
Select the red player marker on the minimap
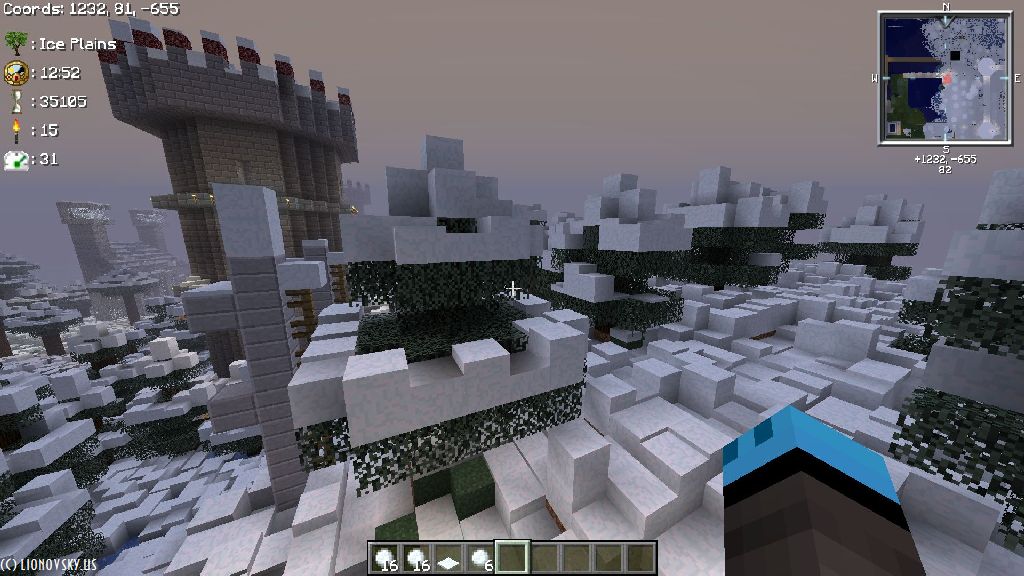947,78
